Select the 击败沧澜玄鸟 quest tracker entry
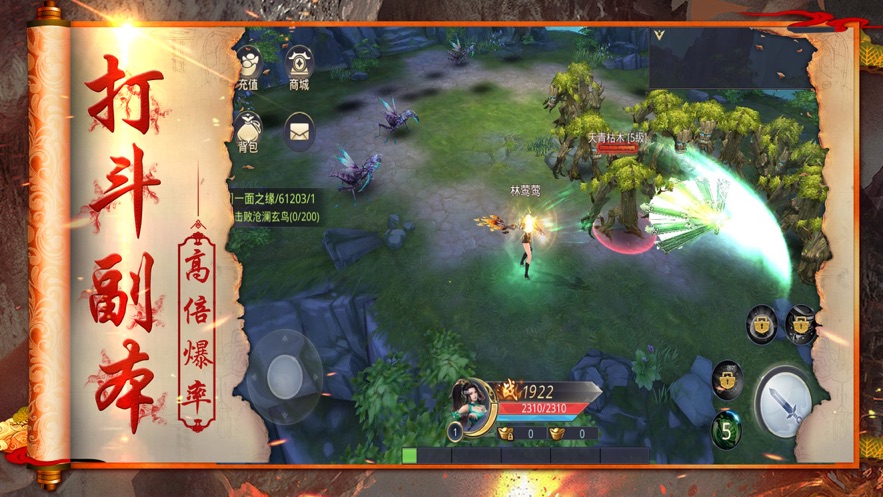883x497 pixels. (x=276, y=216)
